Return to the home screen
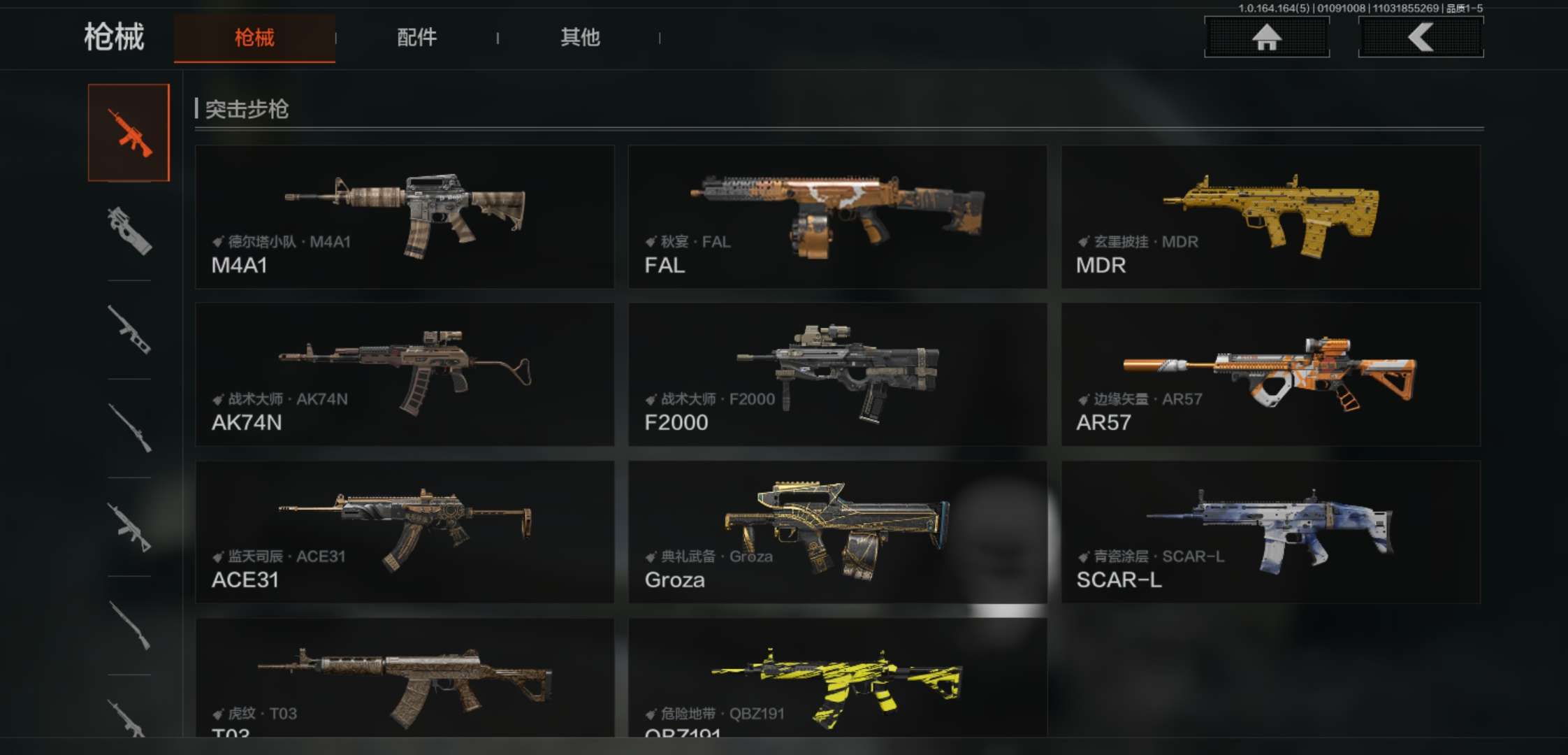Image resolution: width=1568 pixels, height=755 pixels. click(x=1266, y=37)
